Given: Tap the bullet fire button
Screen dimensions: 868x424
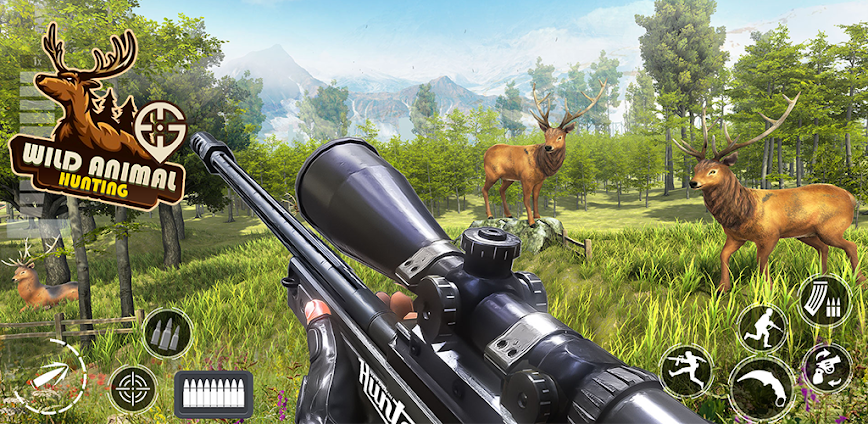Looking at the screenshot, I should click(50, 376).
